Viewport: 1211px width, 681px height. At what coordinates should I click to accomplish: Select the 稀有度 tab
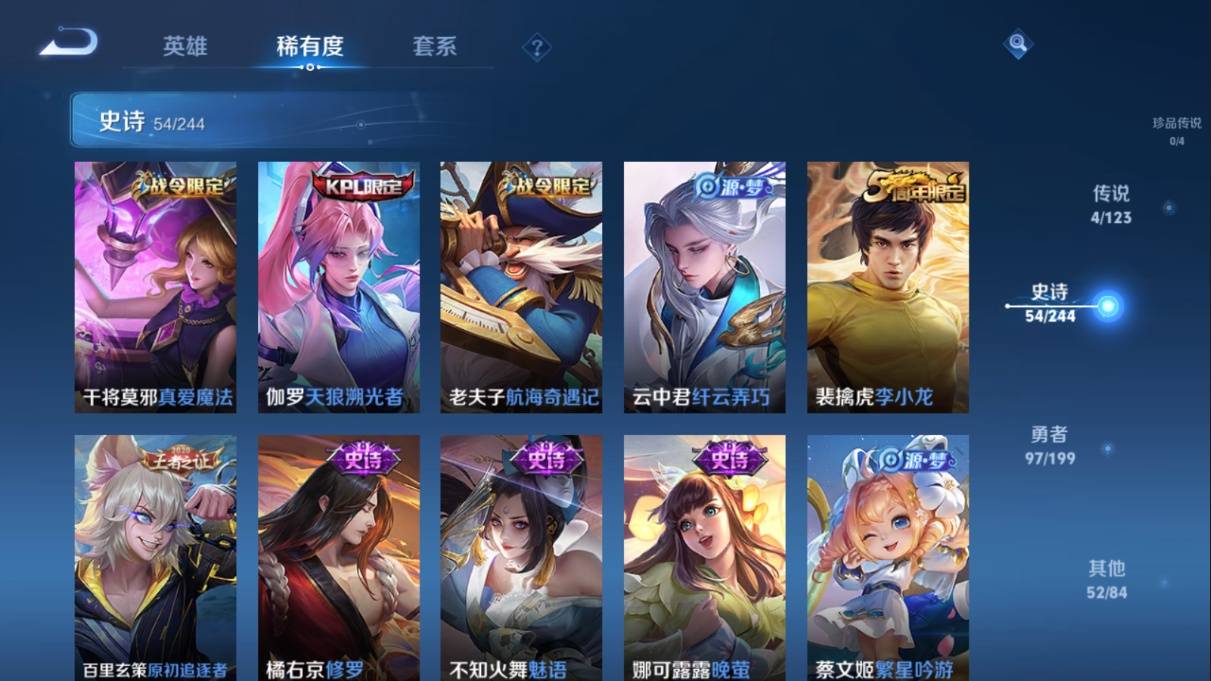click(x=310, y=46)
